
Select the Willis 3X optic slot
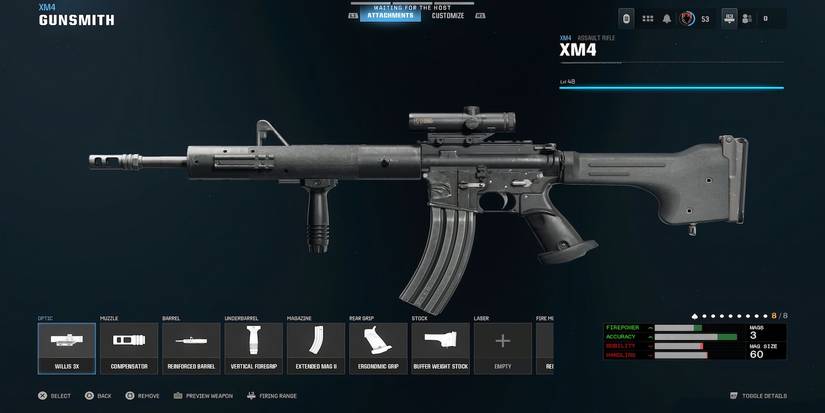pos(67,347)
